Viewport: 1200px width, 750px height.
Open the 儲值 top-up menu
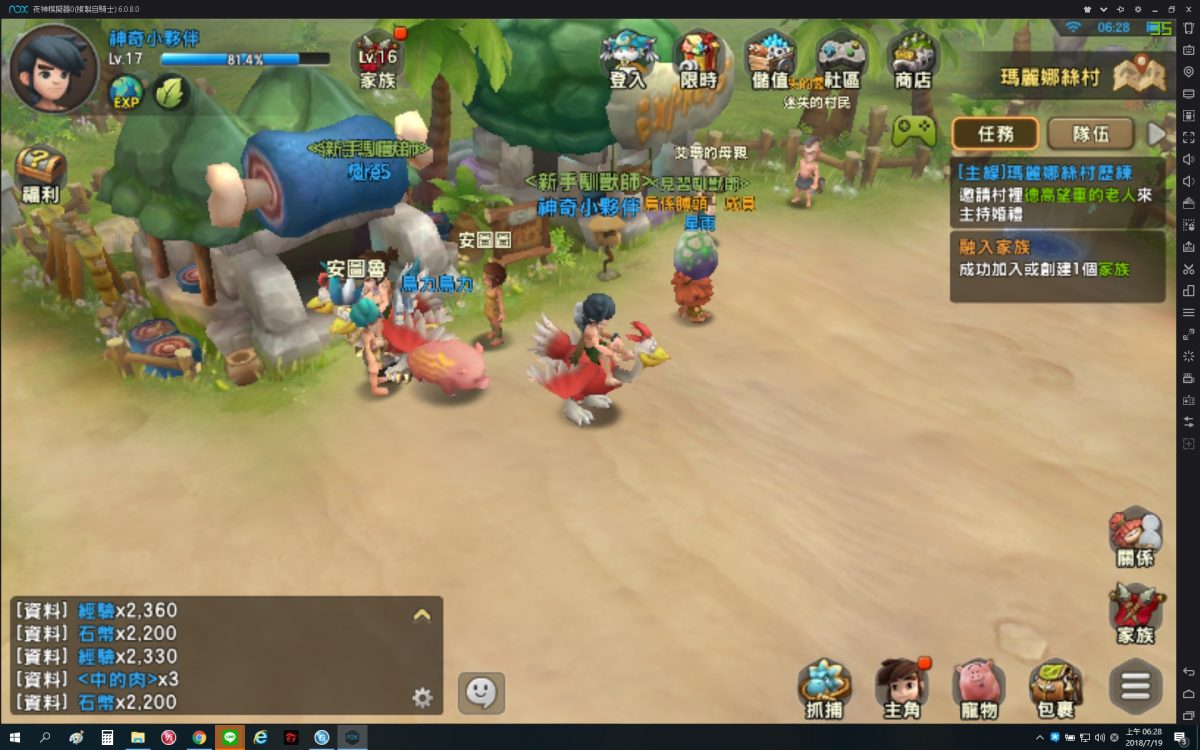click(x=770, y=60)
